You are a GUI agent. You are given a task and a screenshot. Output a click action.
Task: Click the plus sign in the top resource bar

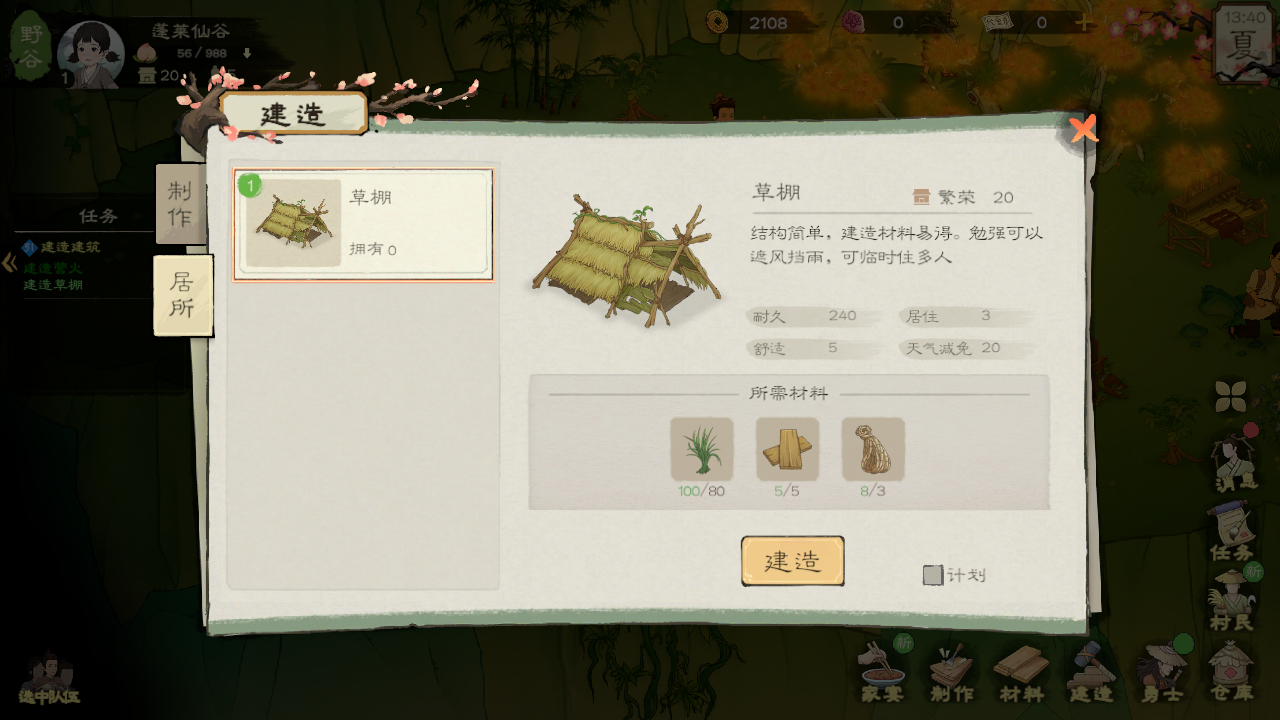point(1086,24)
